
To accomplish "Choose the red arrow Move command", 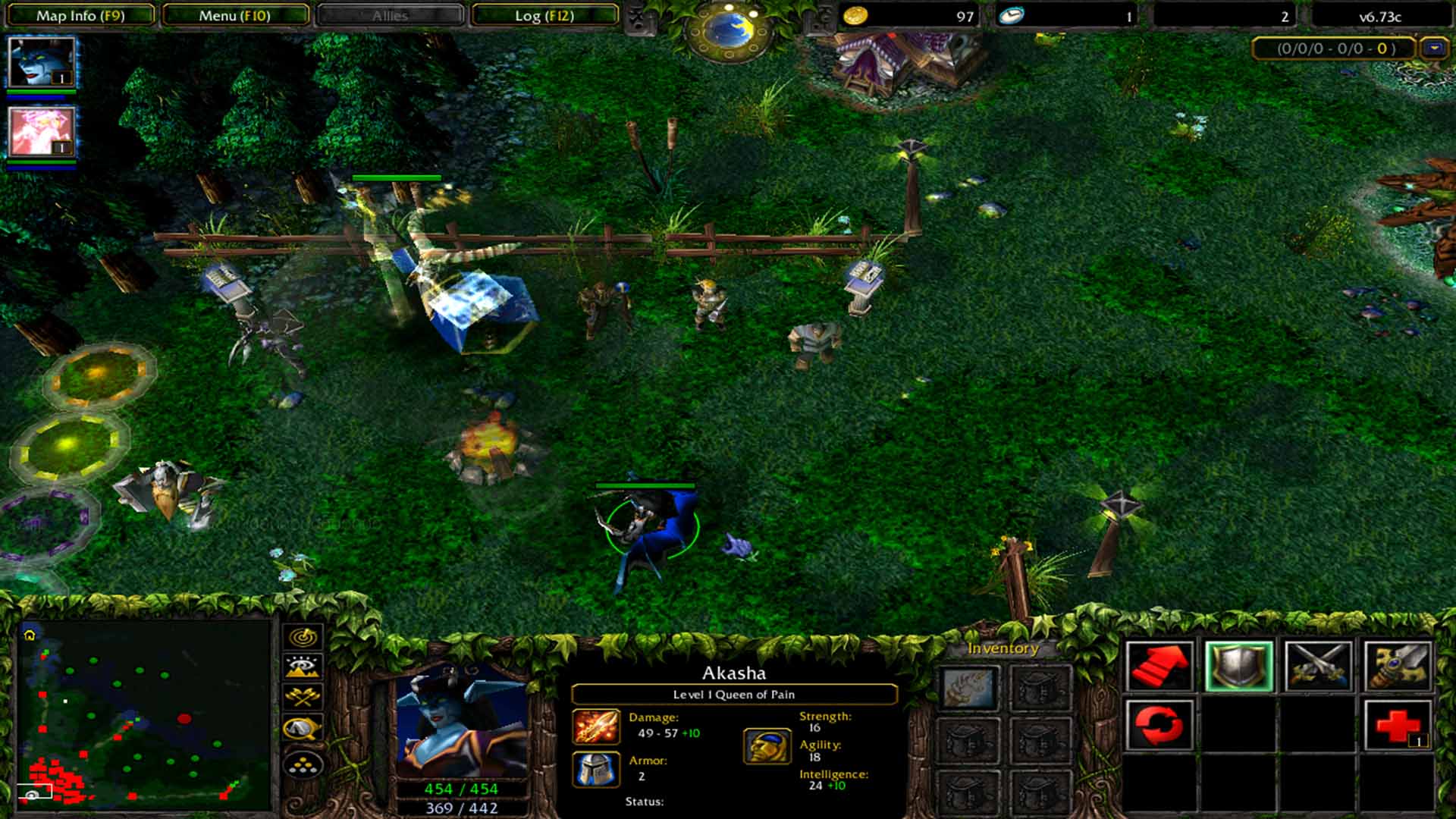I will coord(1159,667).
